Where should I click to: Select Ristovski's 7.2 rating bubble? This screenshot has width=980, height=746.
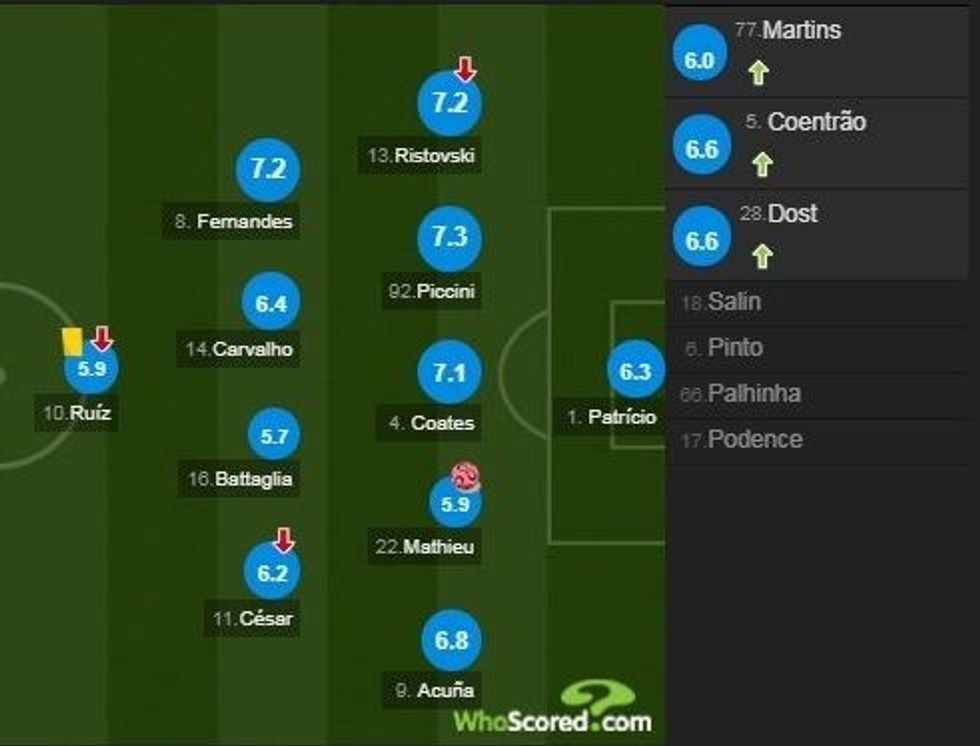[449, 103]
